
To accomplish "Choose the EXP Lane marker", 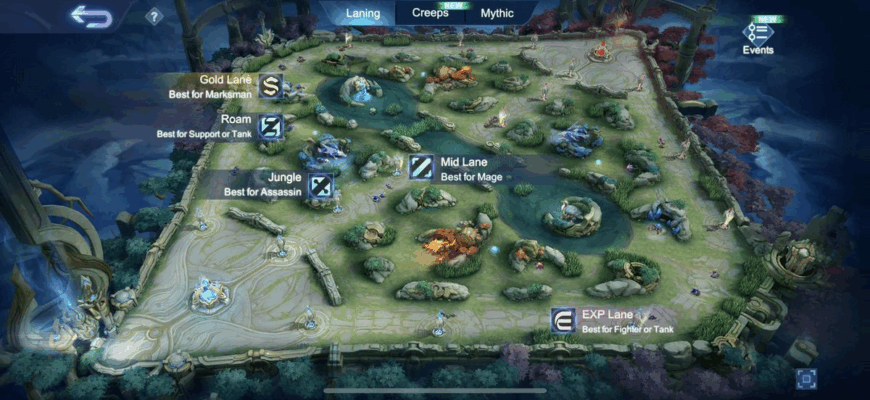I will [x=563, y=320].
